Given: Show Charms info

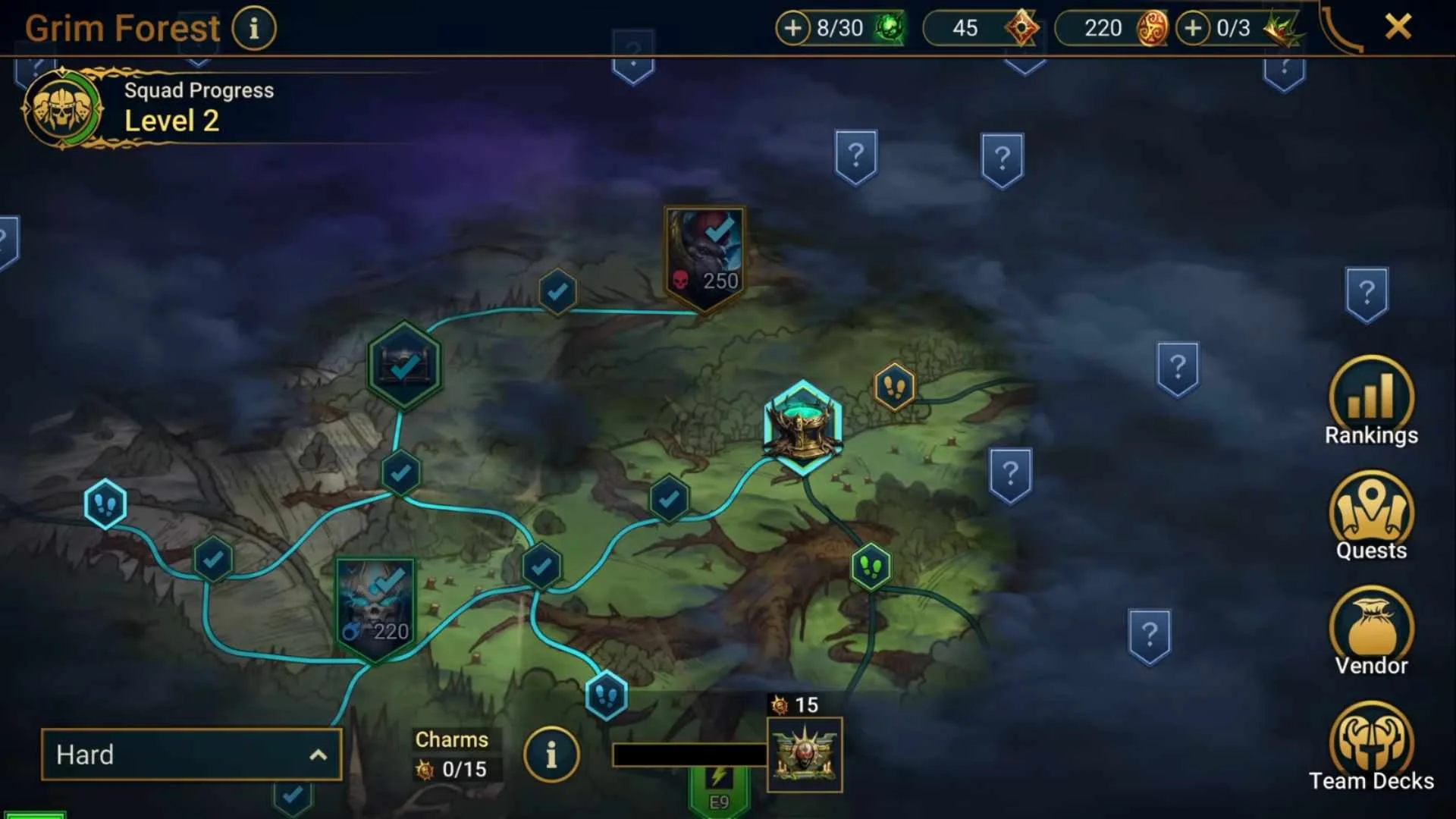Looking at the screenshot, I should [551, 755].
